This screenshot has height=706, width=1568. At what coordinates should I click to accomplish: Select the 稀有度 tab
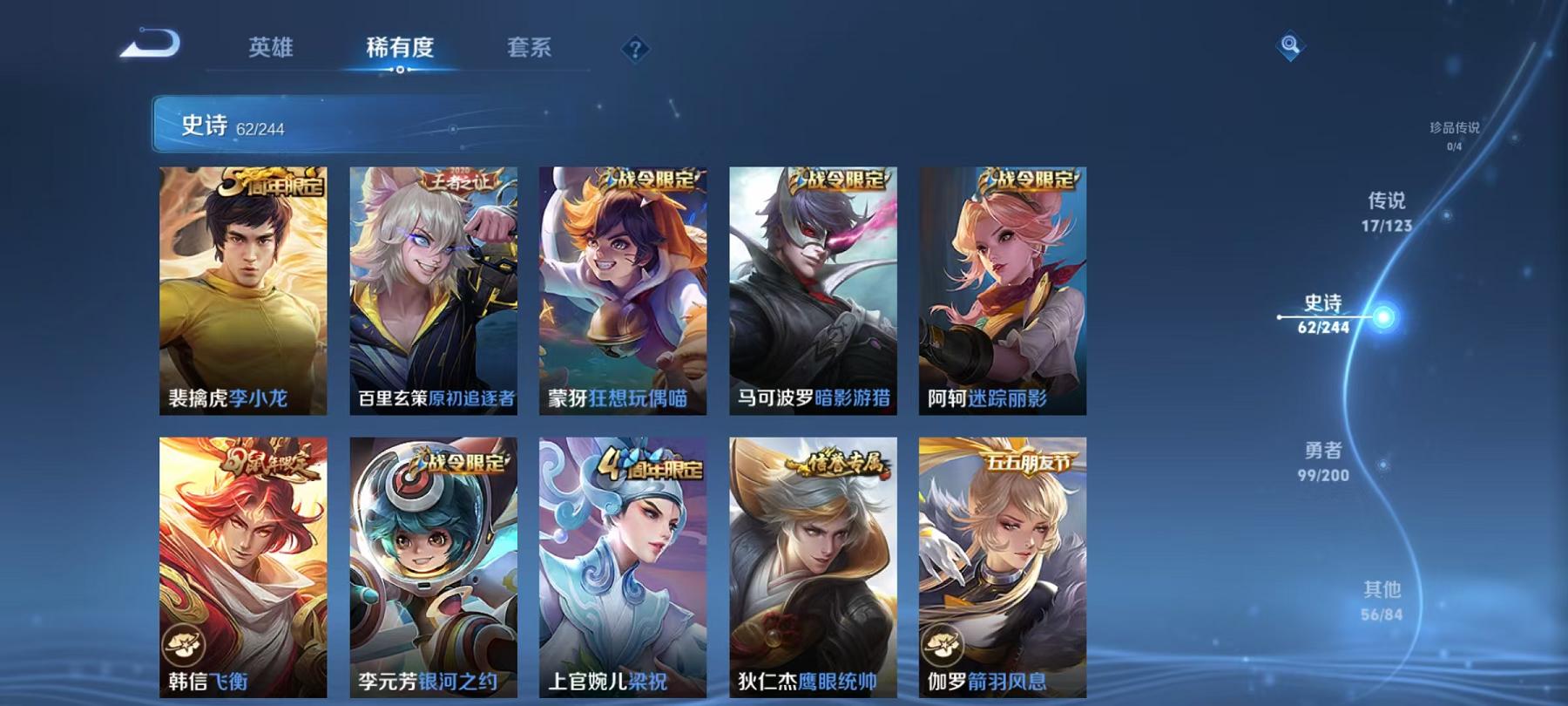click(x=402, y=50)
